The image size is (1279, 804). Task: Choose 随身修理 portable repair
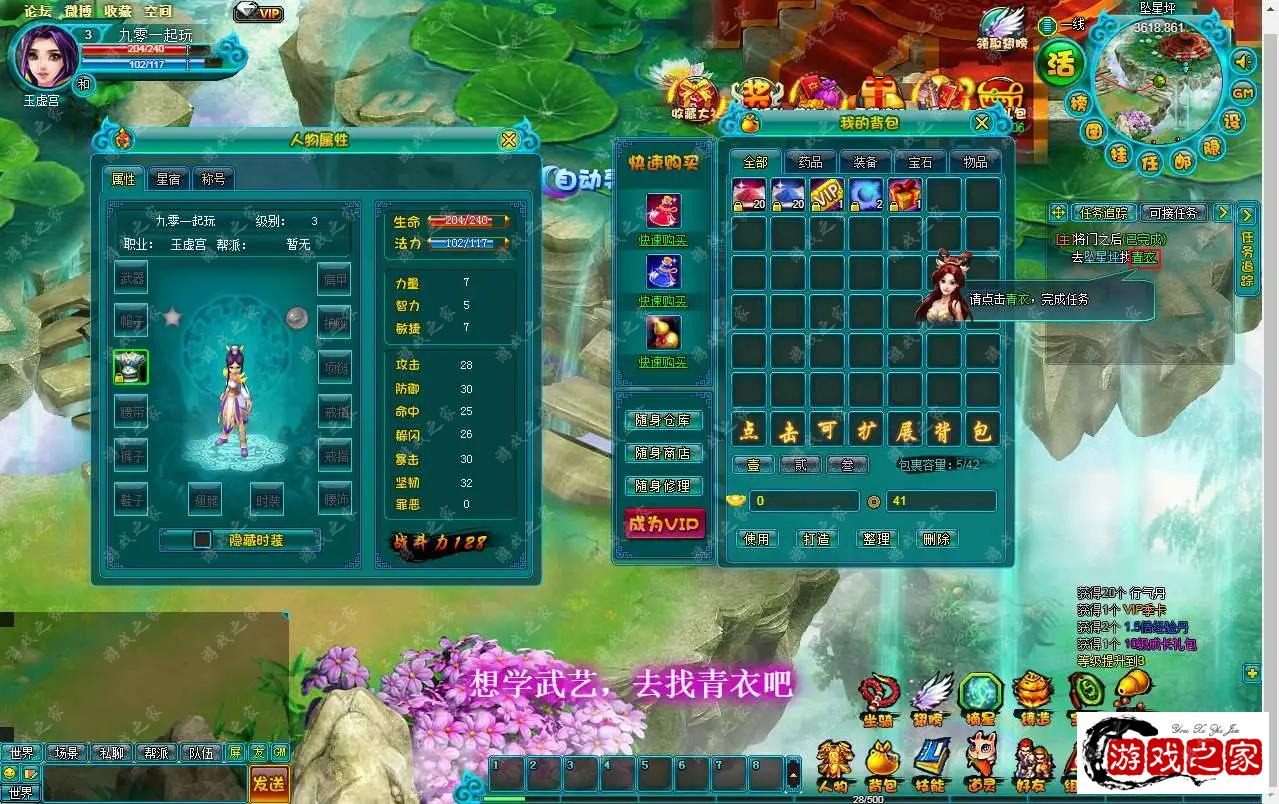click(x=663, y=486)
